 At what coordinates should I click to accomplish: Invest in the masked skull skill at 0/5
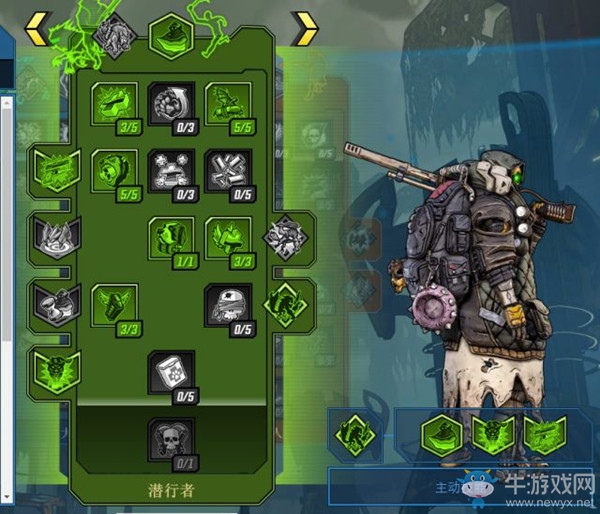click(227, 307)
